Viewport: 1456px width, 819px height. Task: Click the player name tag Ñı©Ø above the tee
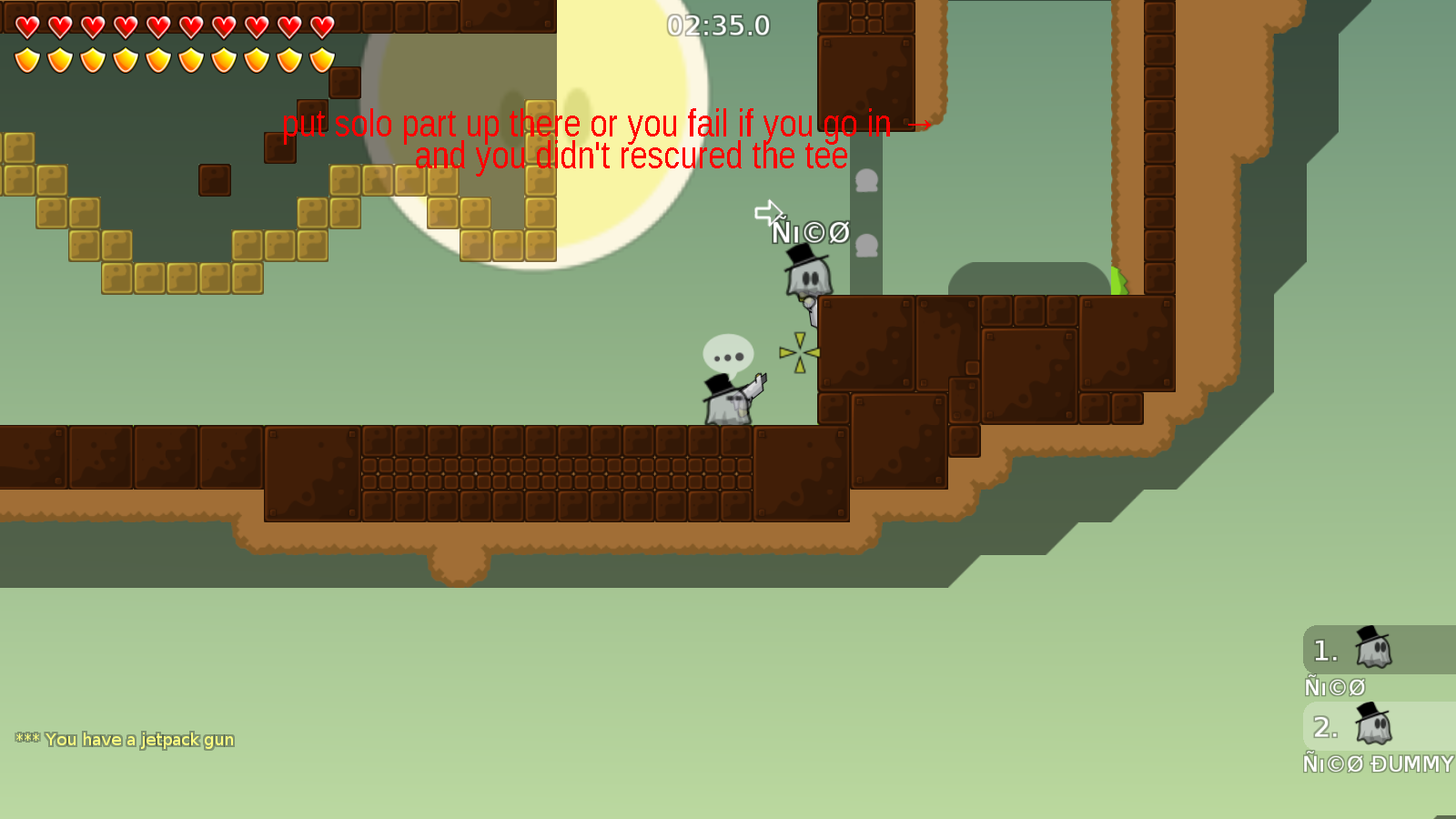click(811, 233)
